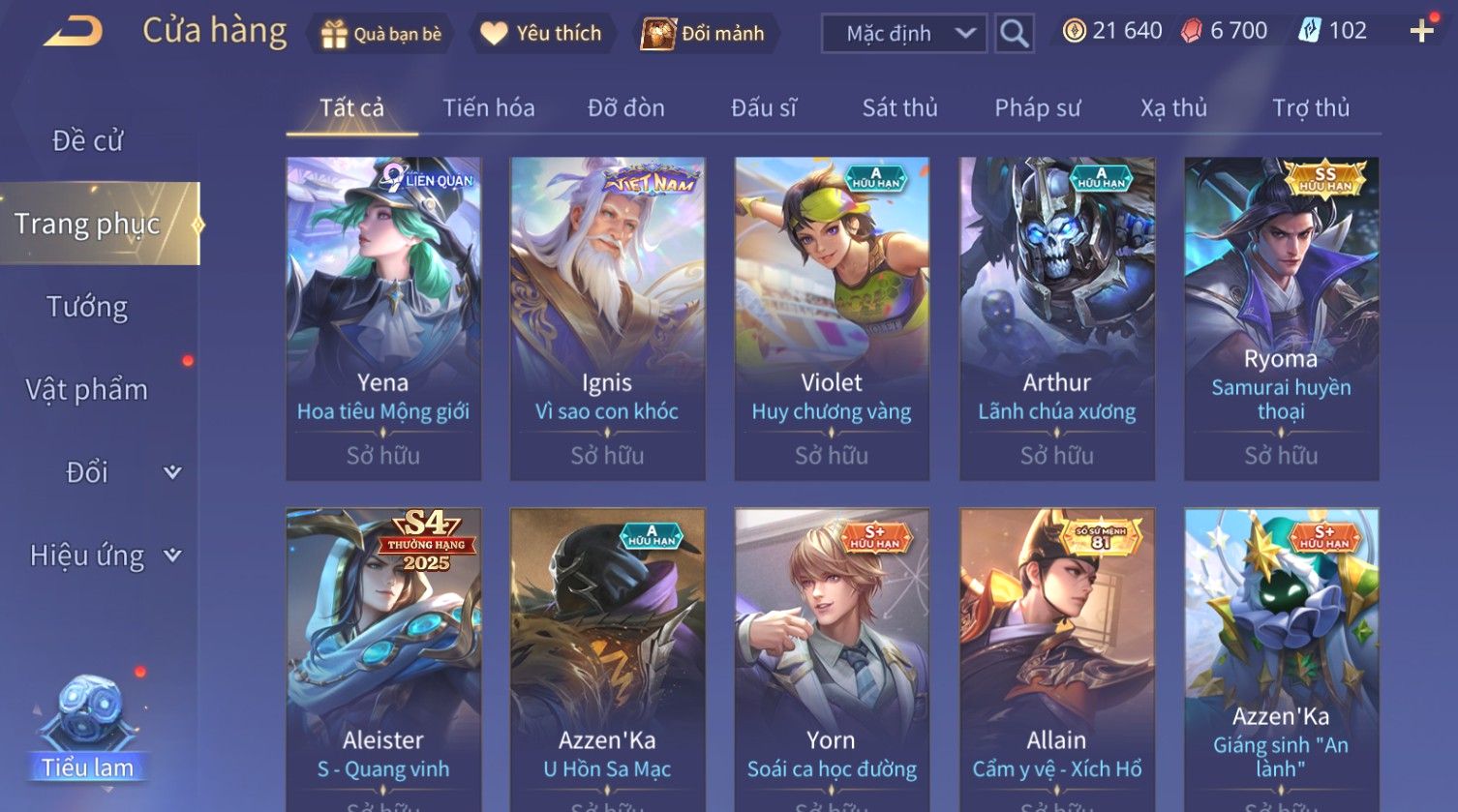Pick the Yorn Soái ca học đường card
The height and width of the screenshot is (812, 1458).
pyautogui.click(x=832, y=658)
